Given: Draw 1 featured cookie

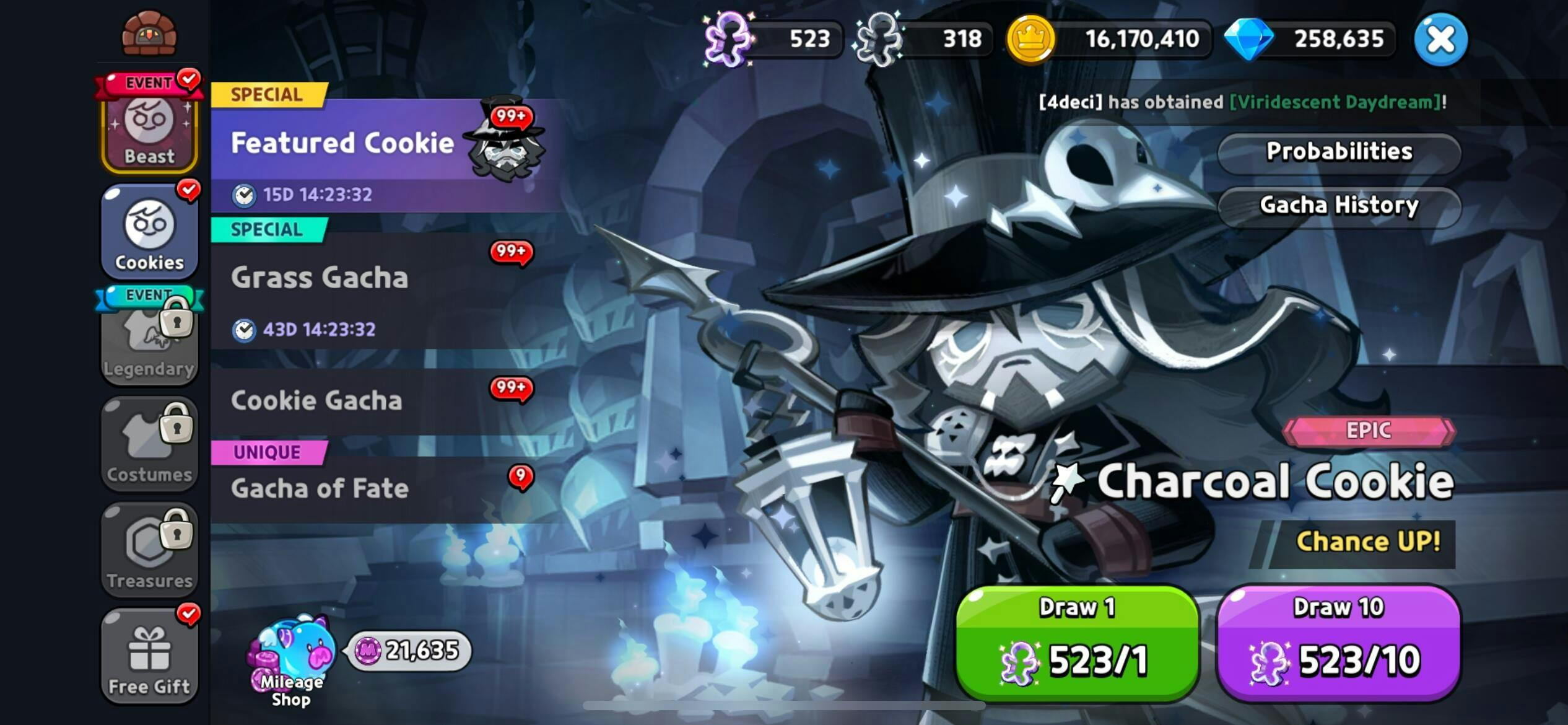Looking at the screenshot, I should (1077, 643).
